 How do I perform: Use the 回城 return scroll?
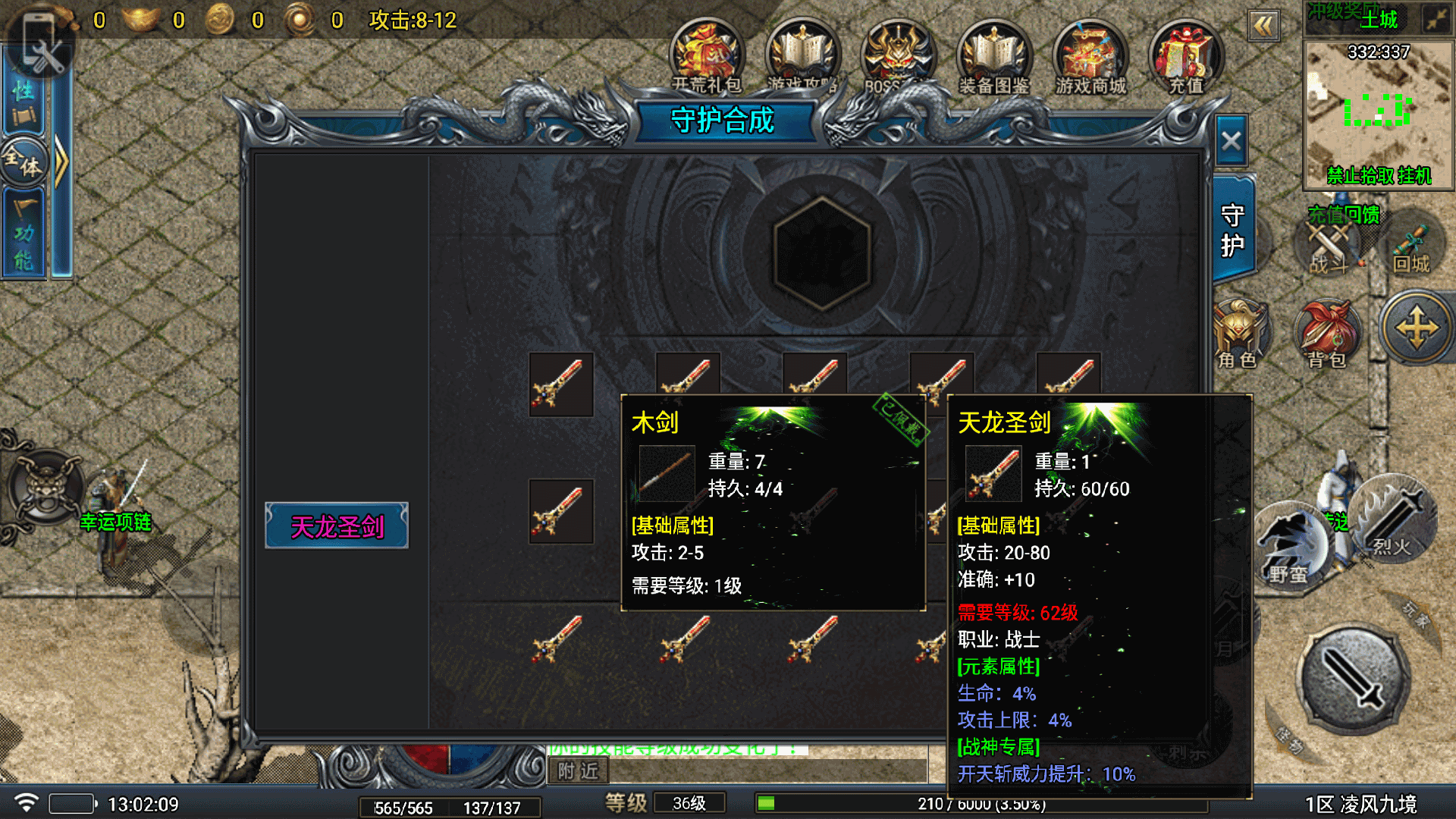click(x=1410, y=248)
